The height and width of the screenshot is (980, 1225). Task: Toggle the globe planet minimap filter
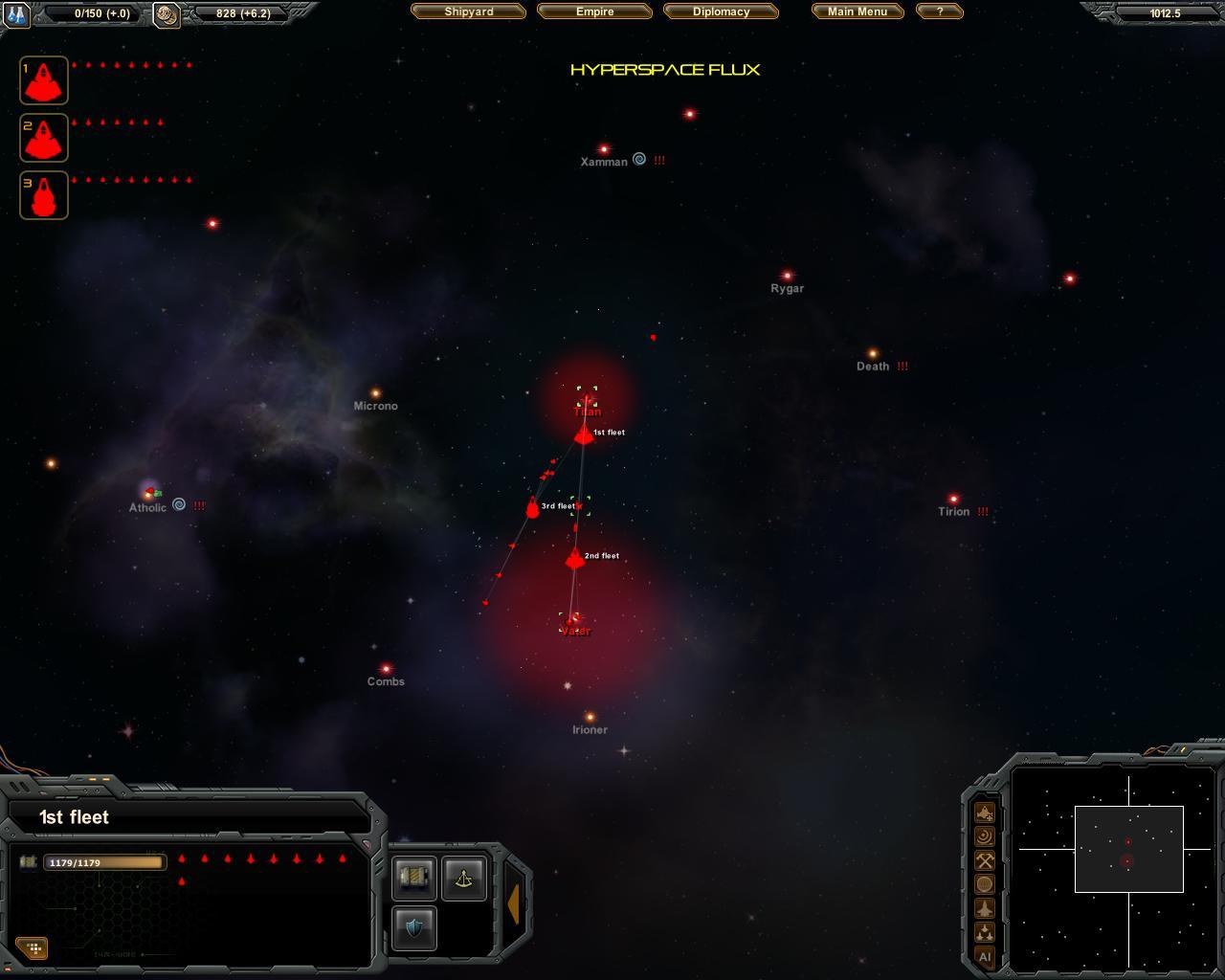pos(985,884)
